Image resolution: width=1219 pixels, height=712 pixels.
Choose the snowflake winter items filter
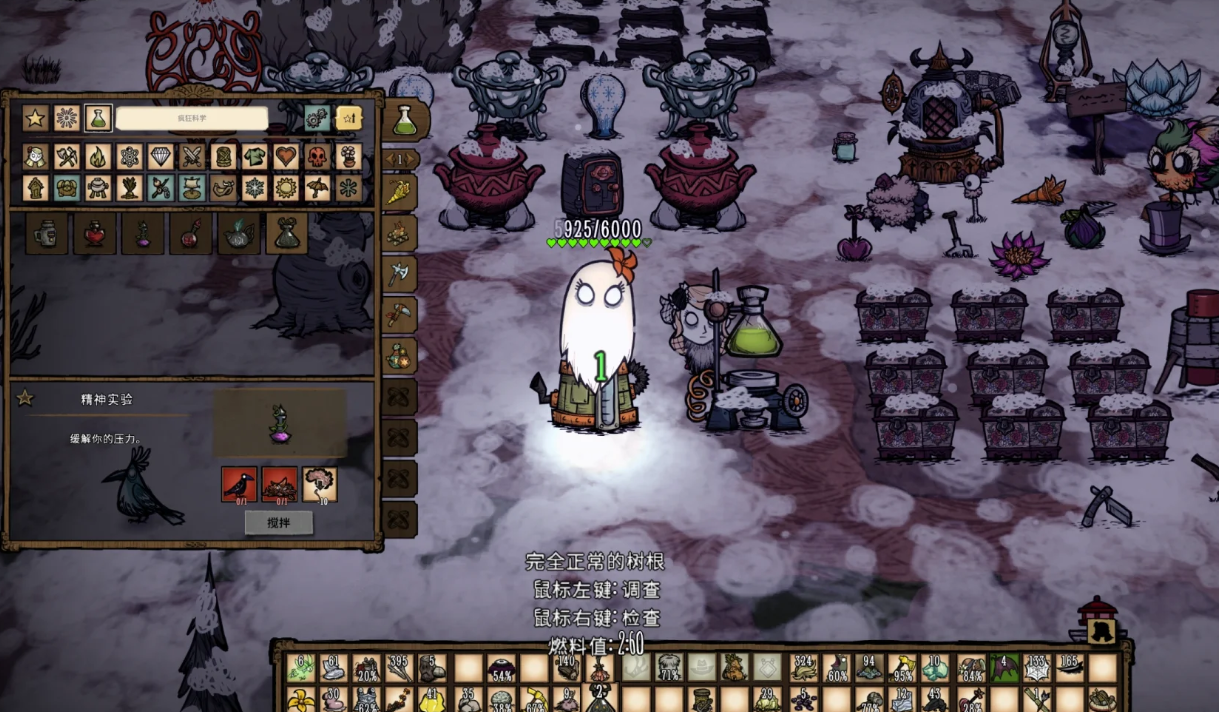254,187
